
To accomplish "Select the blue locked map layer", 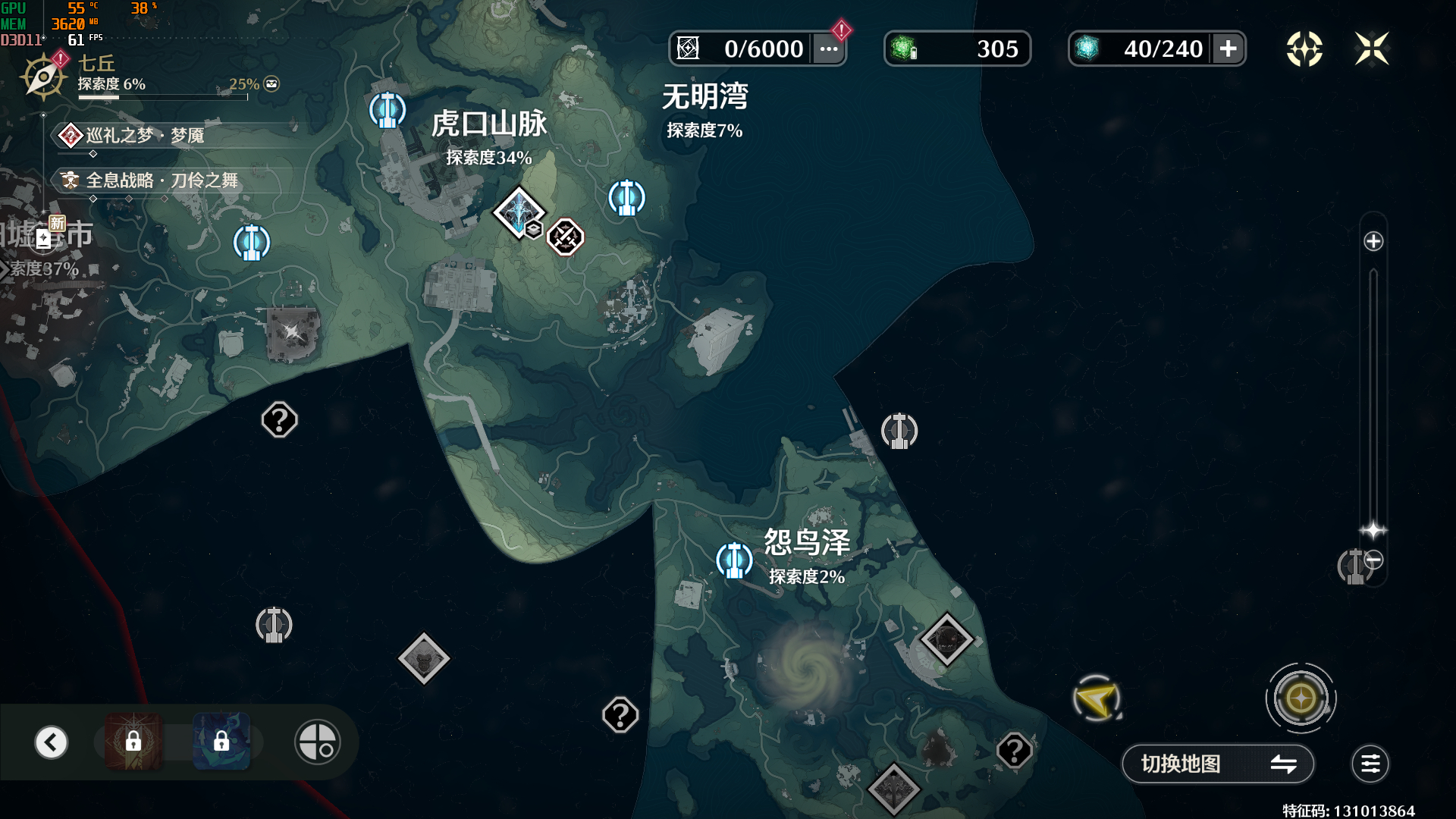I will click(221, 742).
